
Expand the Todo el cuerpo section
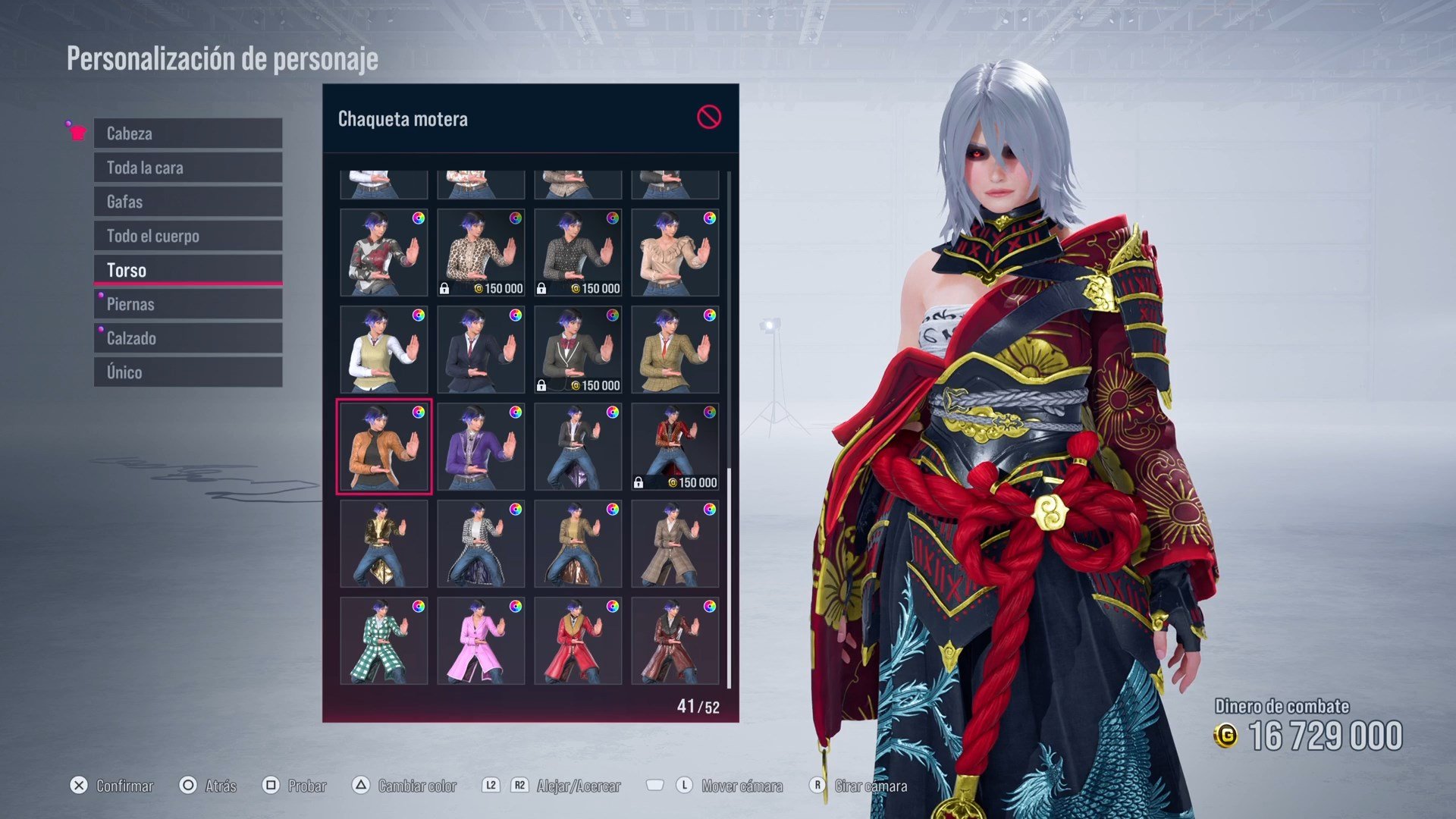click(x=187, y=236)
